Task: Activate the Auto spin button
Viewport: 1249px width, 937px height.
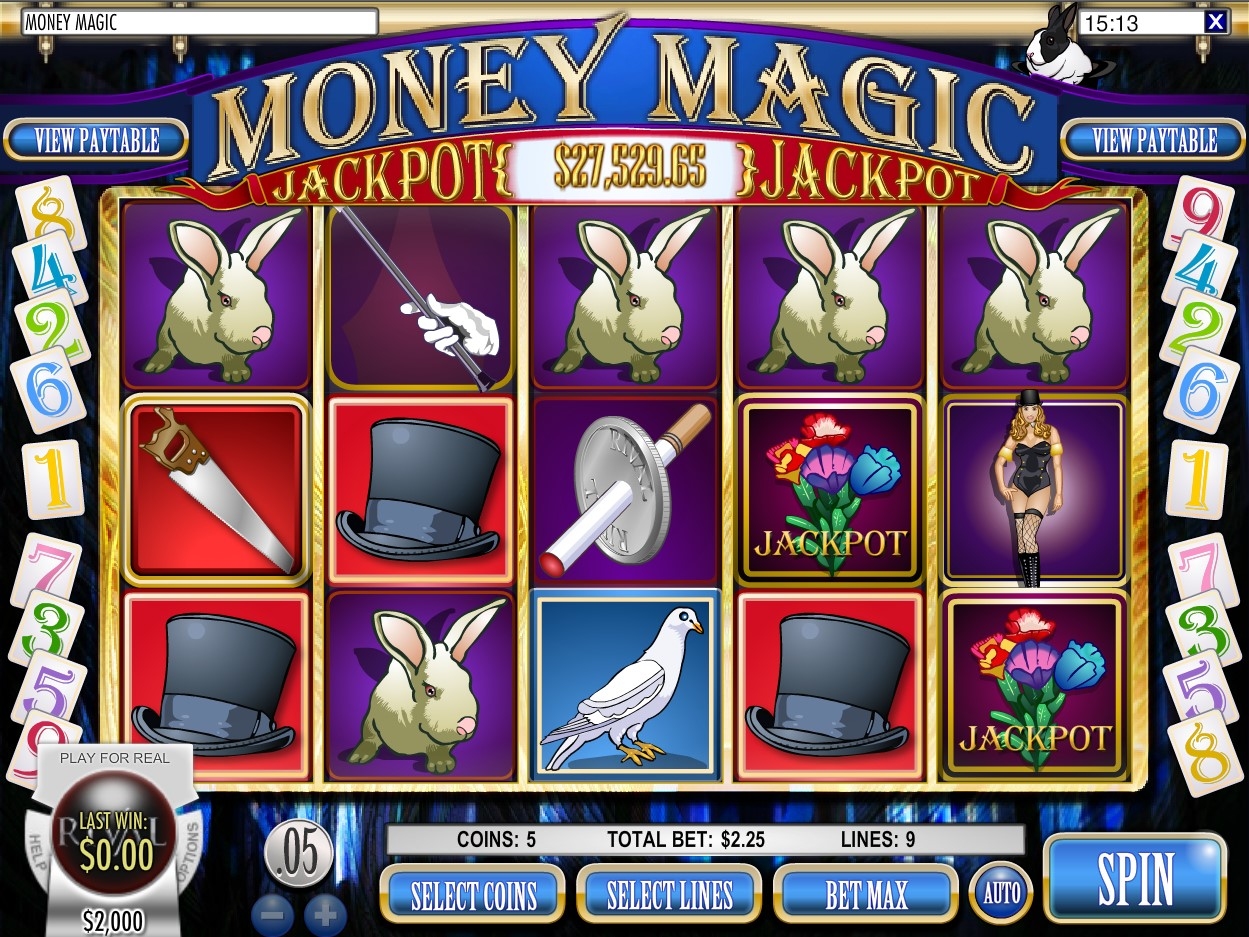Action: pos(1001,892)
